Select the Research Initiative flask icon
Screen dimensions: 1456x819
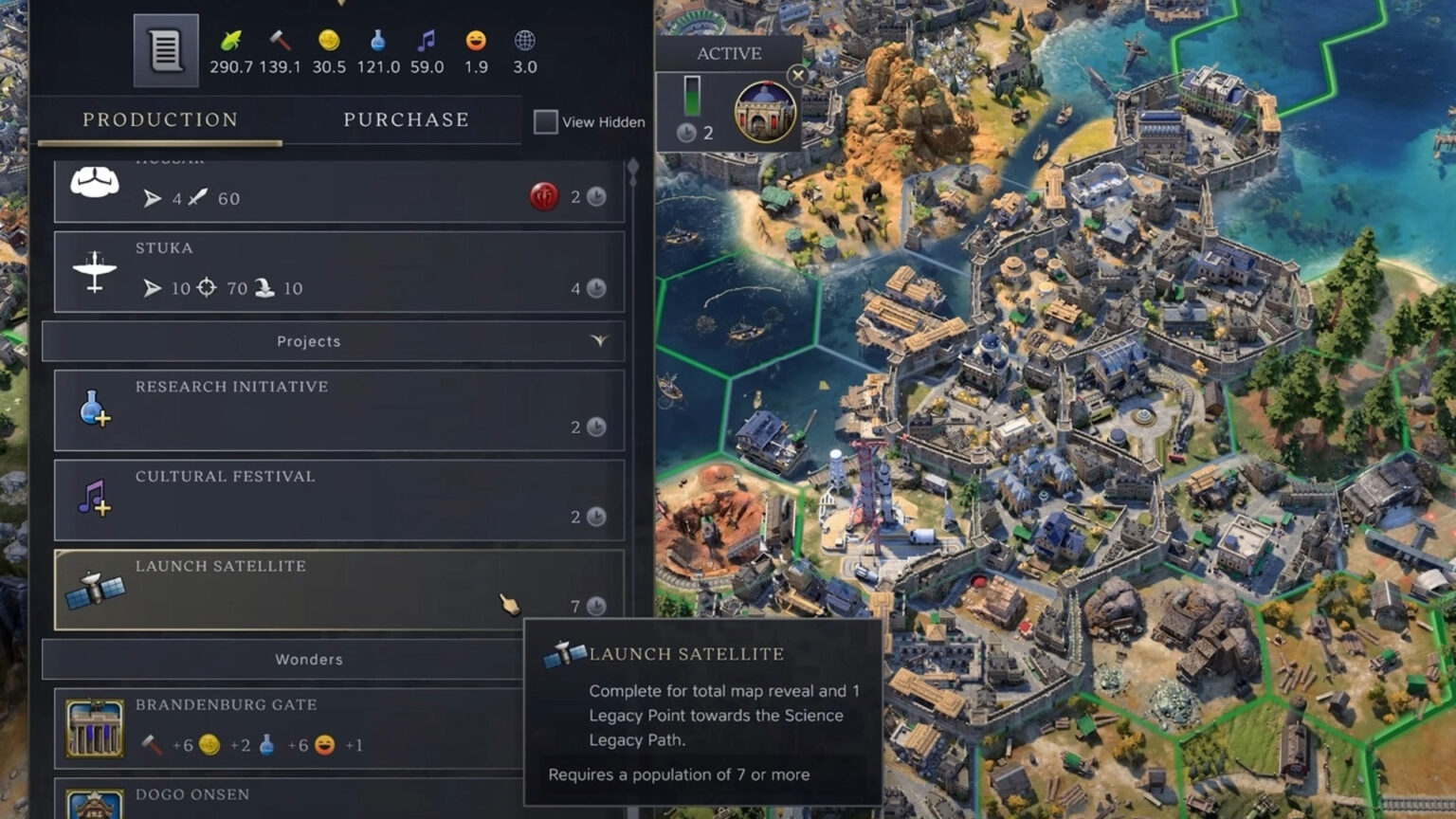[92, 409]
